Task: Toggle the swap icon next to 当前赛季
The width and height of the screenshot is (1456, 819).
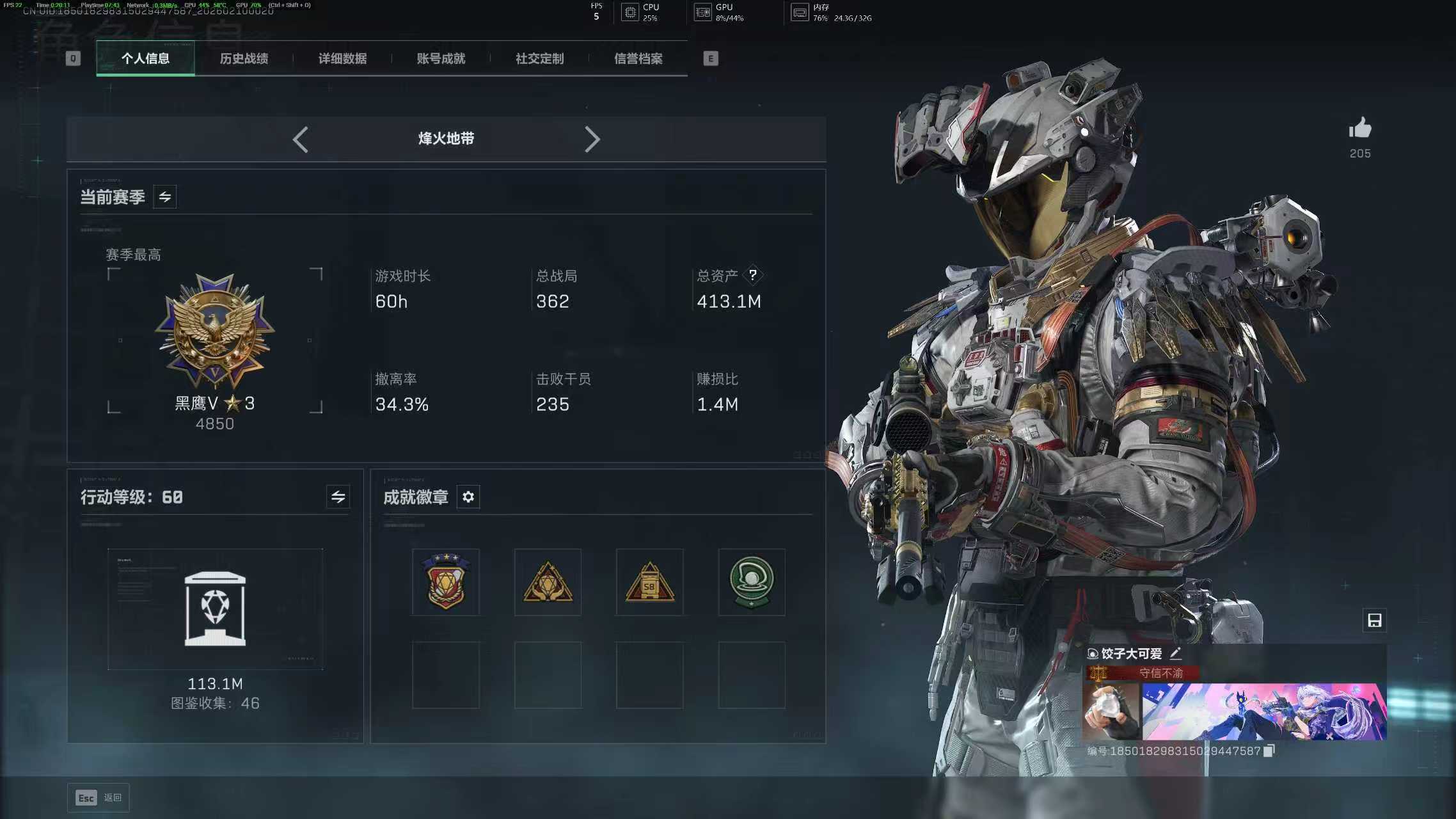Action: click(164, 197)
